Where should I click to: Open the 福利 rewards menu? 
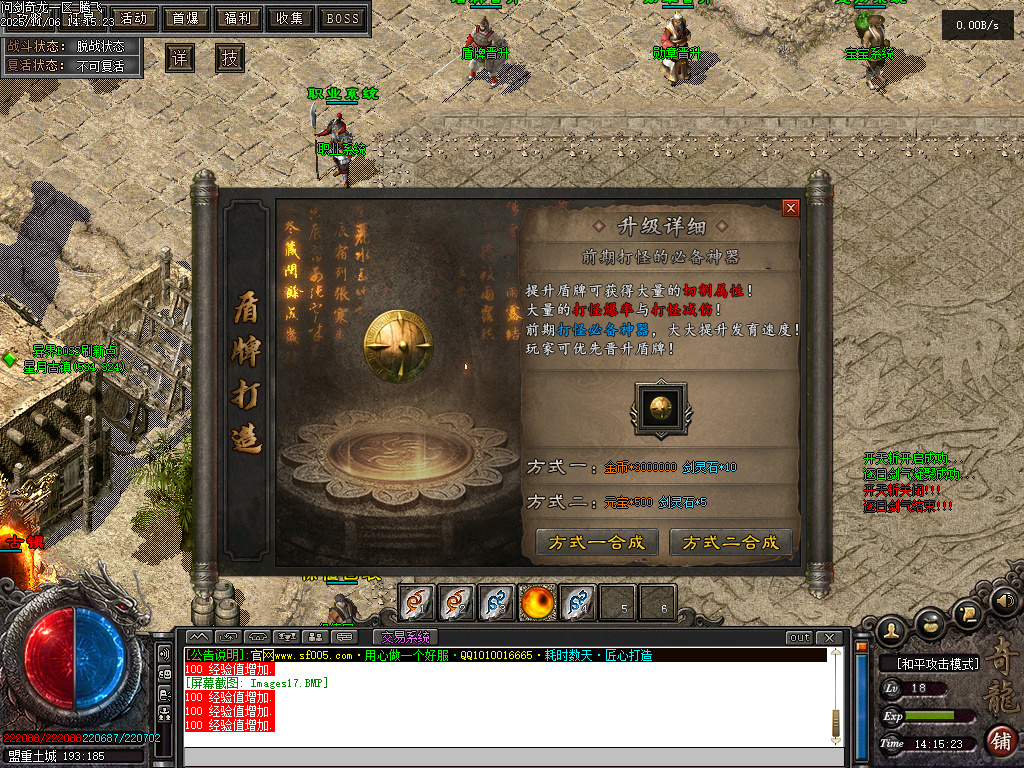[238, 18]
